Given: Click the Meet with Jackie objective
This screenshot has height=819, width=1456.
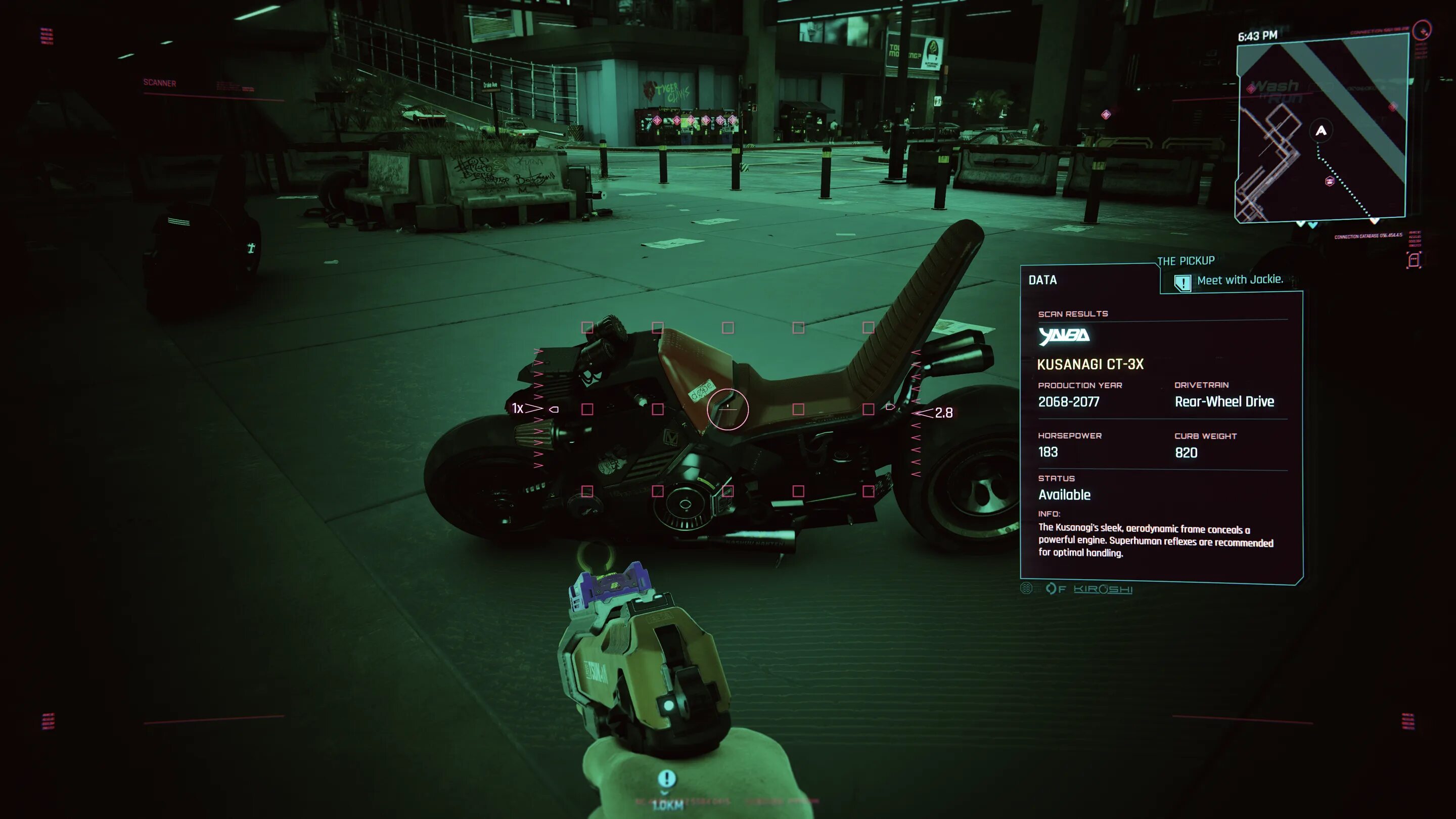Looking at the screenshot, I should (1239, 281).
